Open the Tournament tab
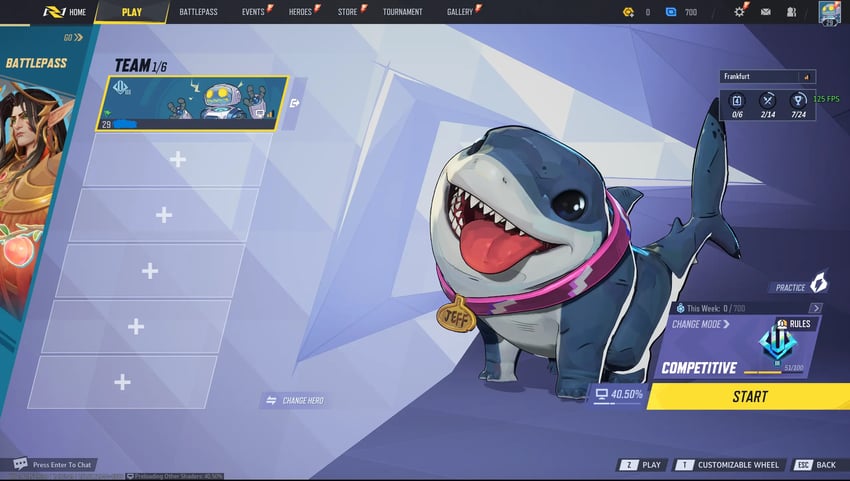 (402, 12)
